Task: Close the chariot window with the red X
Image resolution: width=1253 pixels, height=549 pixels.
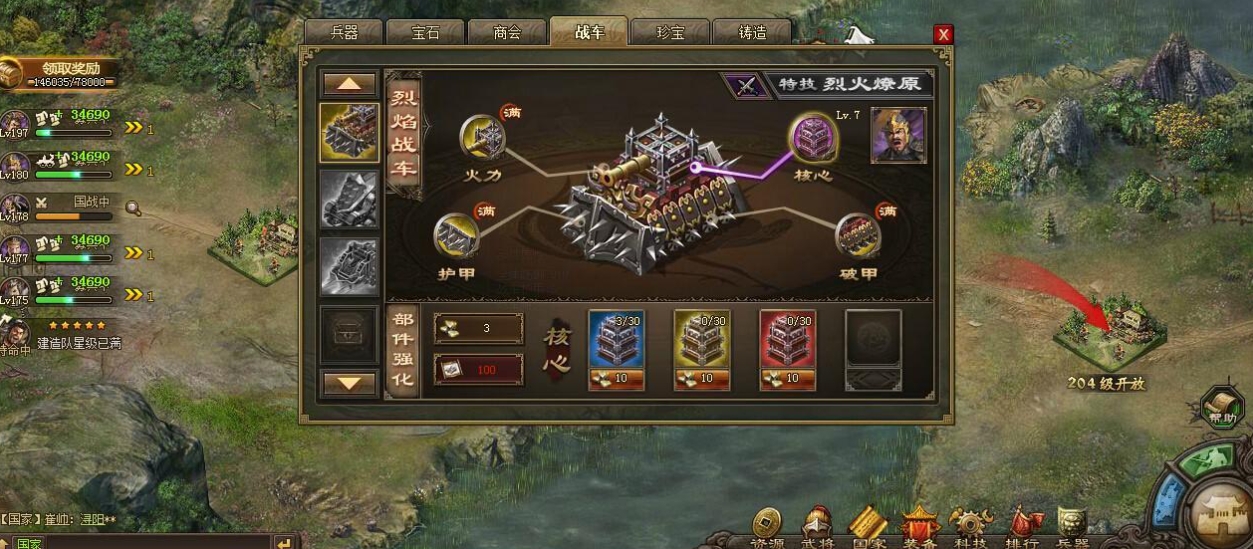Action: 943,35
